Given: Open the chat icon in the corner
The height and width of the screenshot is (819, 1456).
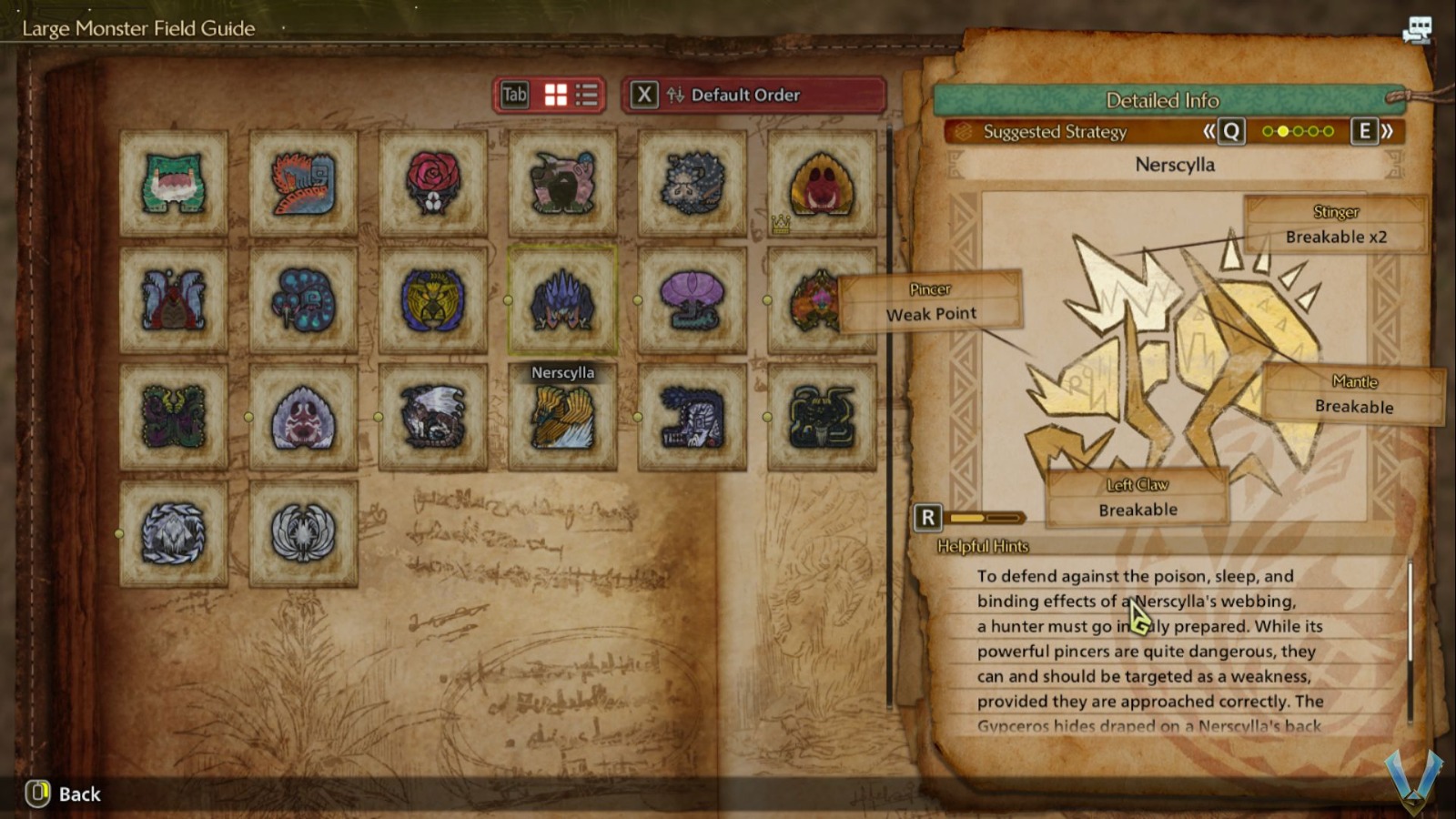Looking at the screenshot, I should pyautogui.click(x=1417, y=31).
